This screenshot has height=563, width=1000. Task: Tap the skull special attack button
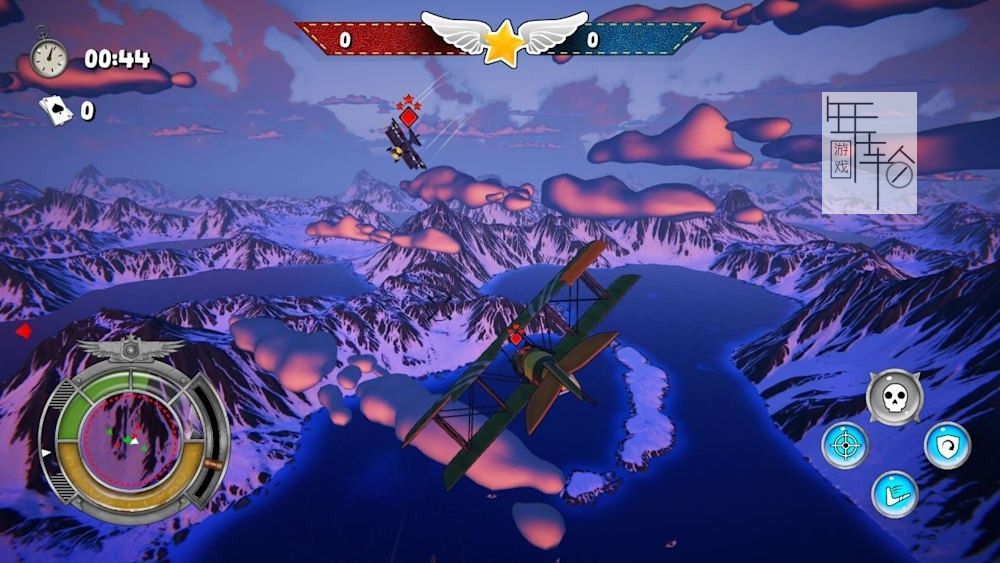893,396
